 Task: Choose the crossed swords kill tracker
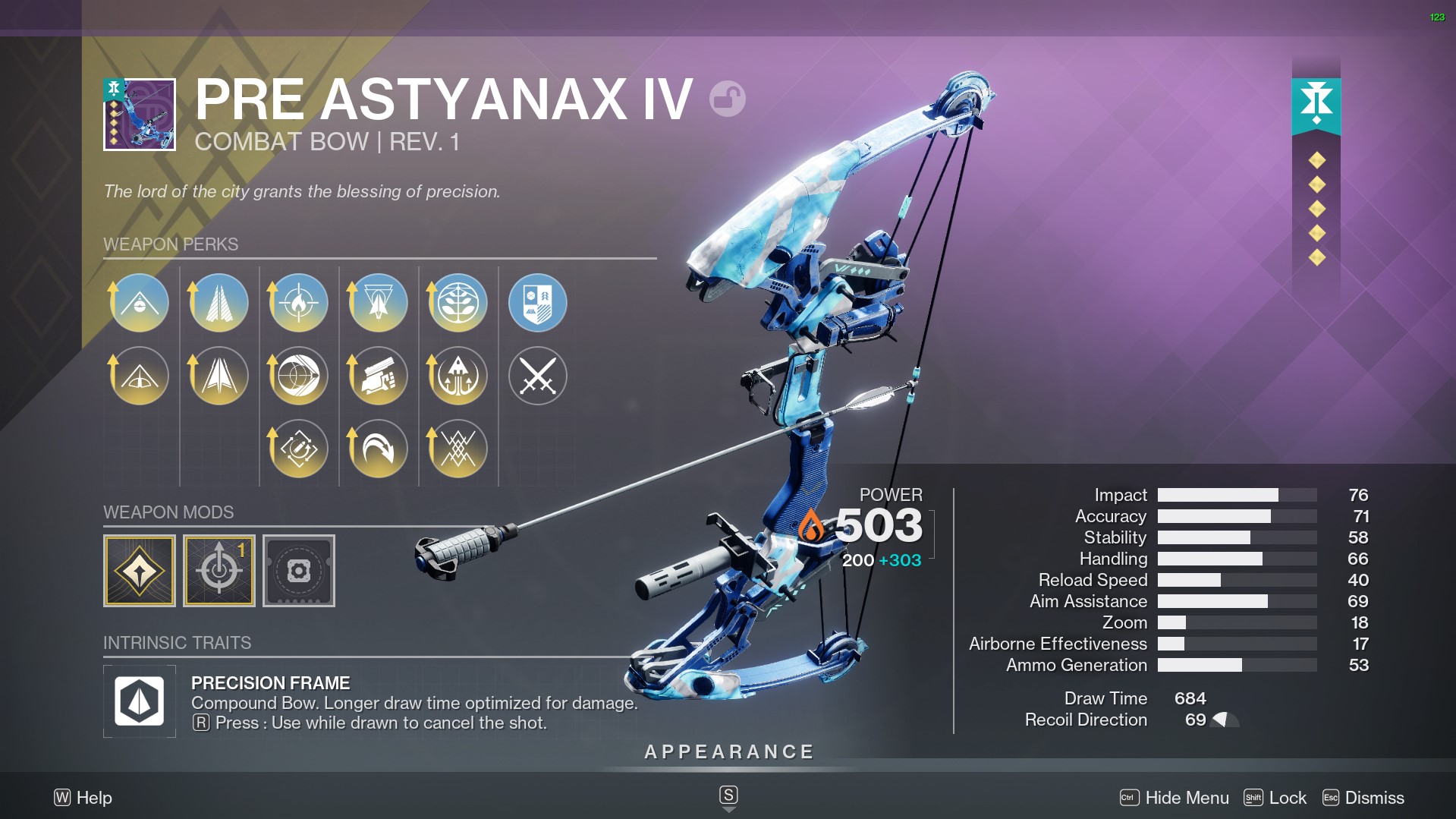pyautogui.click(x=538, y=376)
